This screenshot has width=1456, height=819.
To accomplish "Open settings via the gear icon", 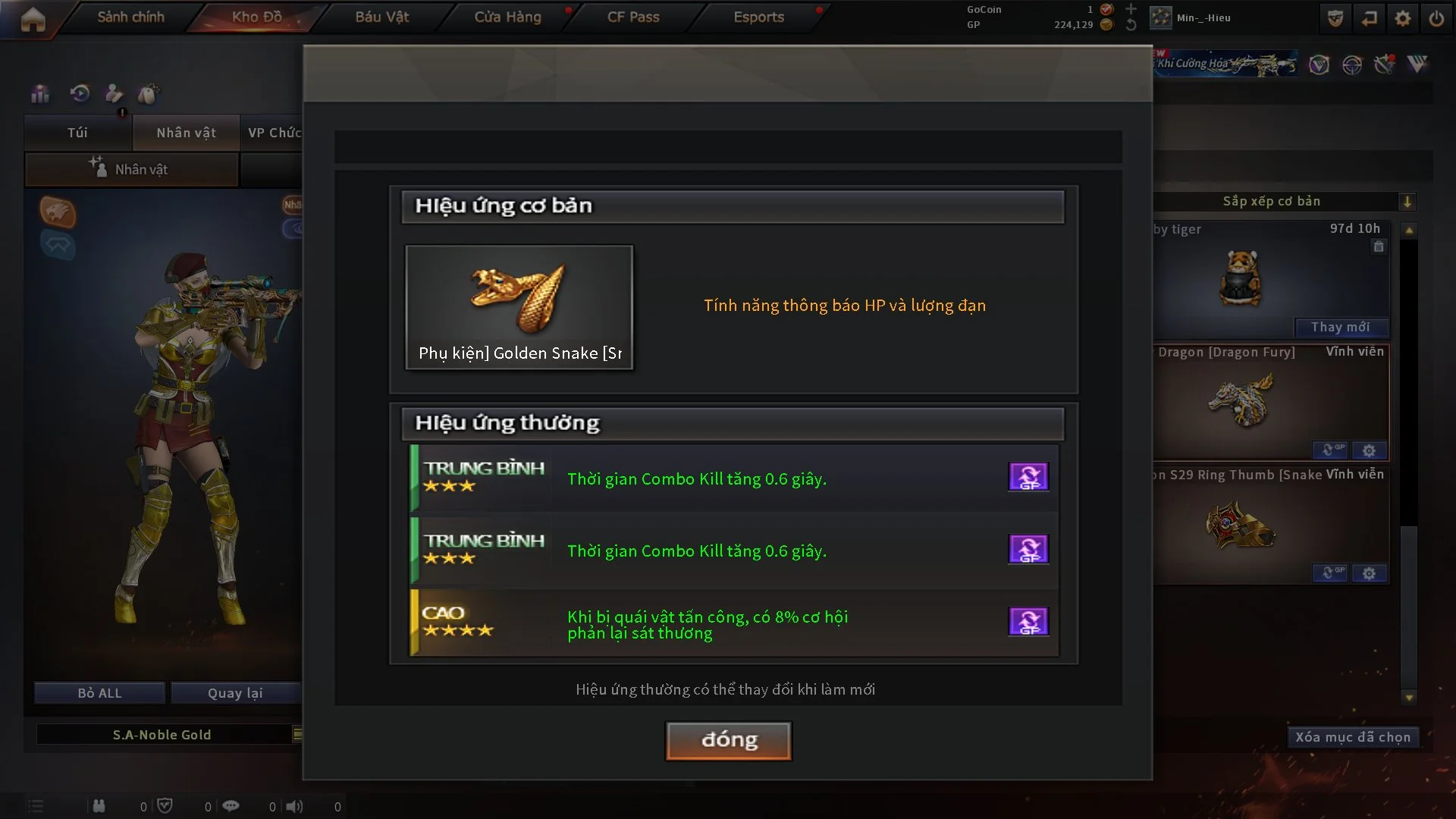I will pos(1403,18).
